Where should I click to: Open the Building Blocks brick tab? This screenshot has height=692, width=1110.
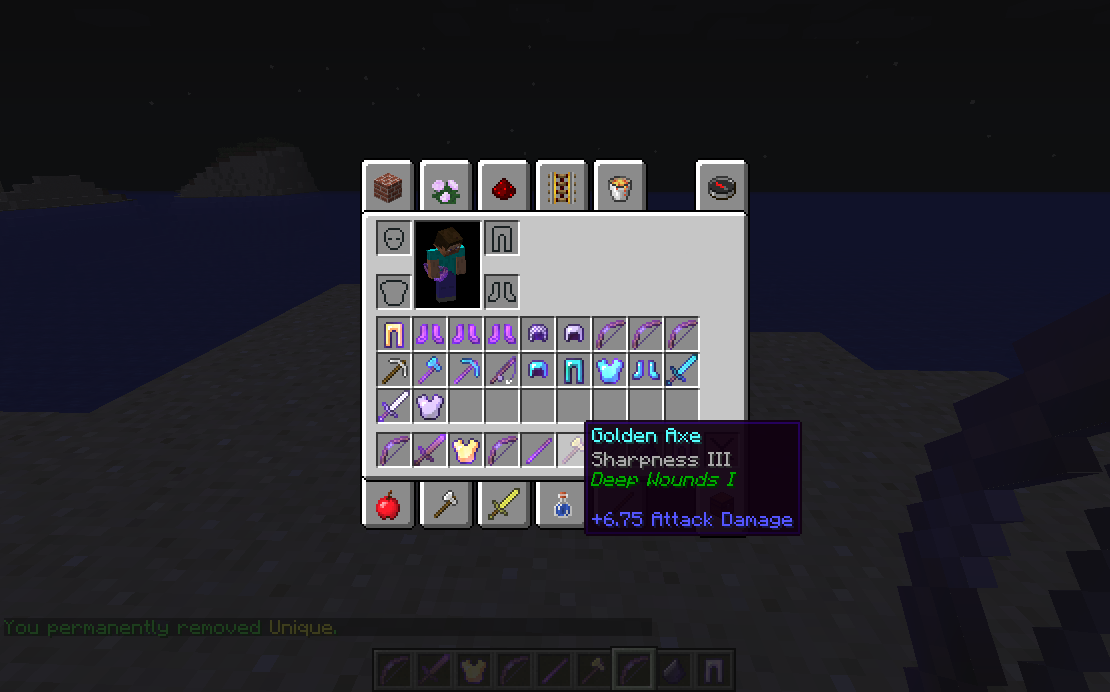387,186
